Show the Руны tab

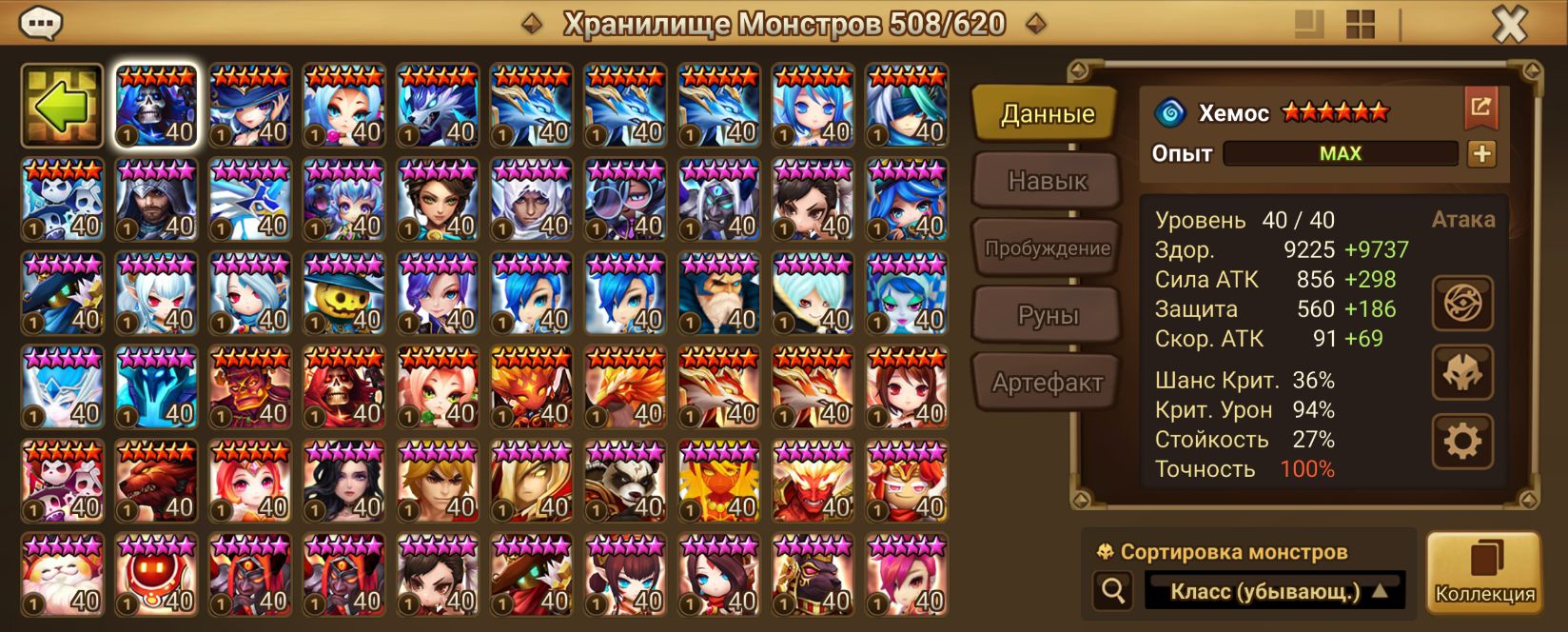1047,316
